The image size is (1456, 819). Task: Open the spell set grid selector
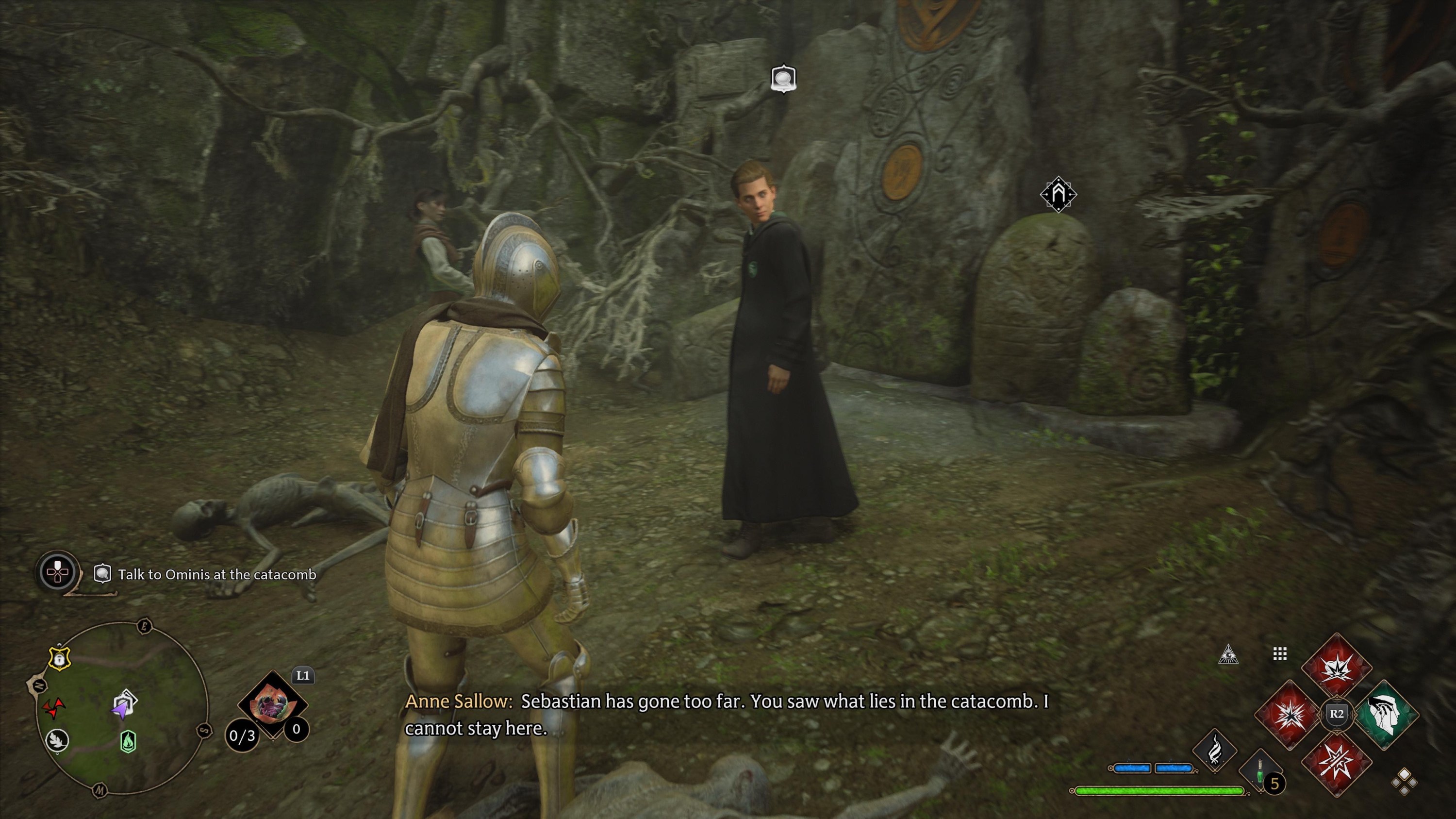1280,653
